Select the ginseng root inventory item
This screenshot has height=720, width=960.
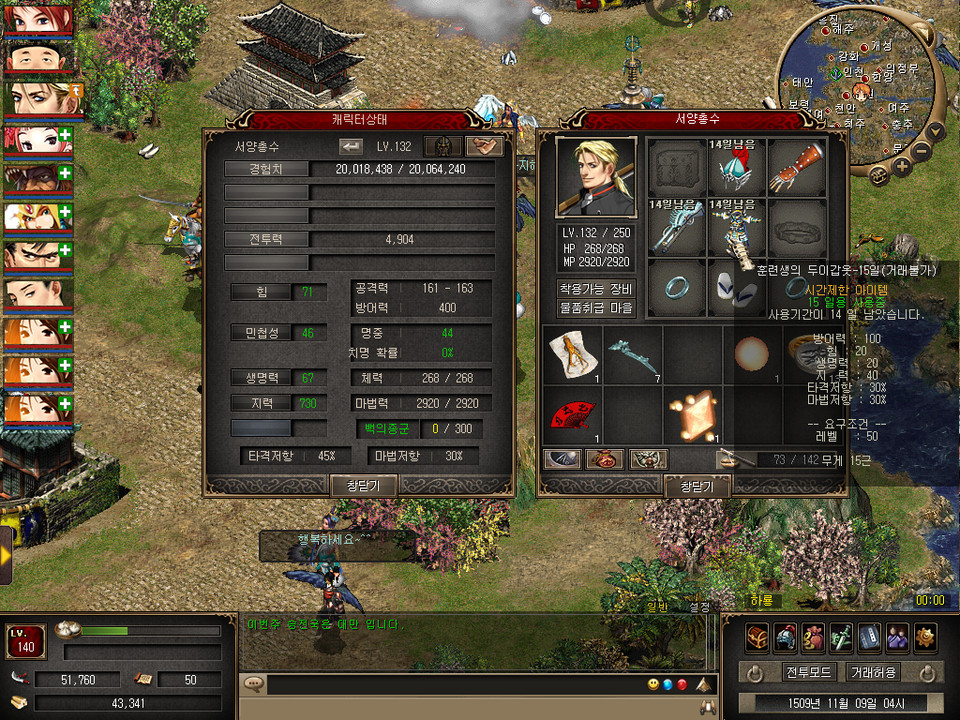pos(574,354)
